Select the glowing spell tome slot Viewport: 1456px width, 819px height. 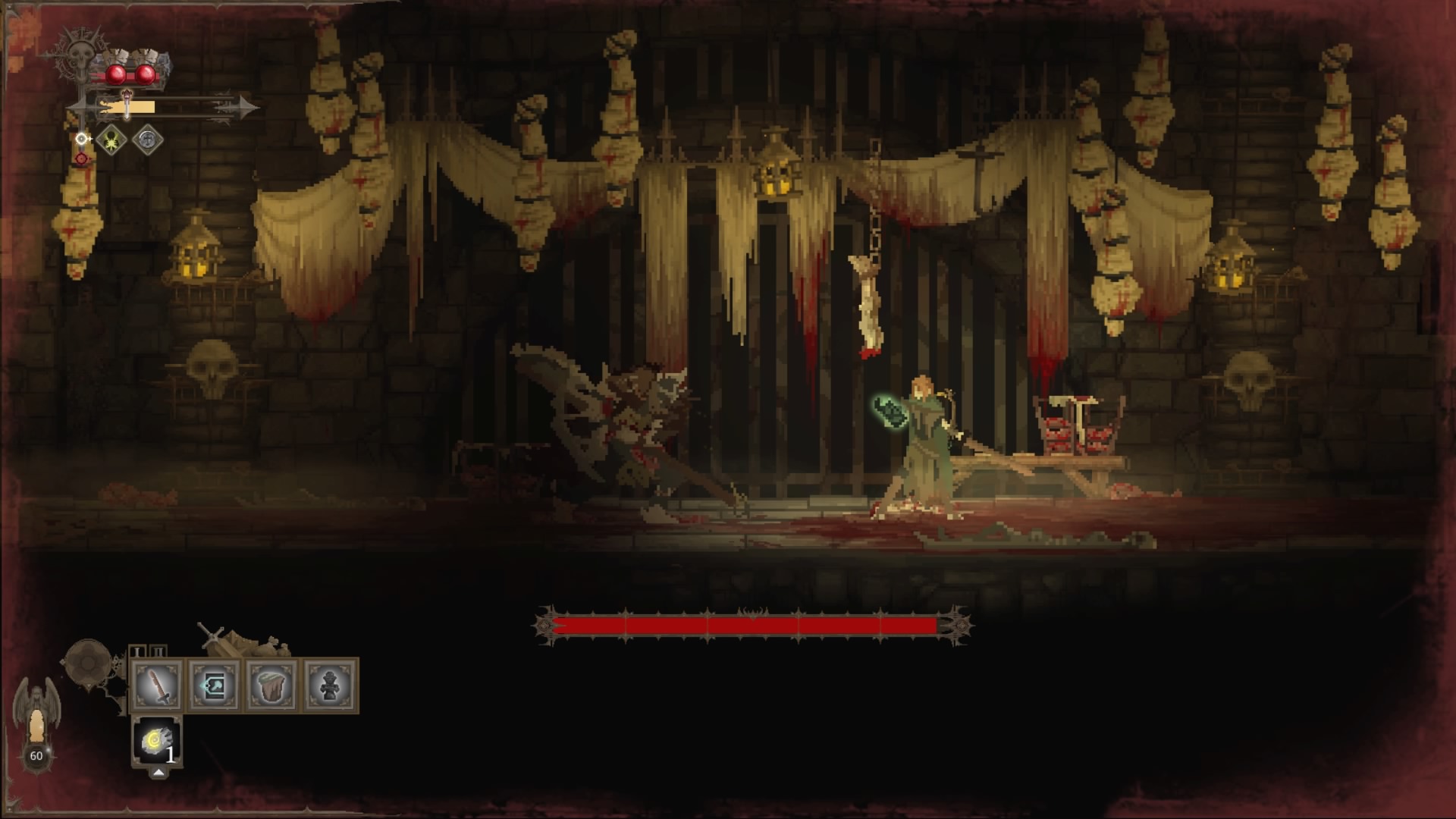coord(215,686)
